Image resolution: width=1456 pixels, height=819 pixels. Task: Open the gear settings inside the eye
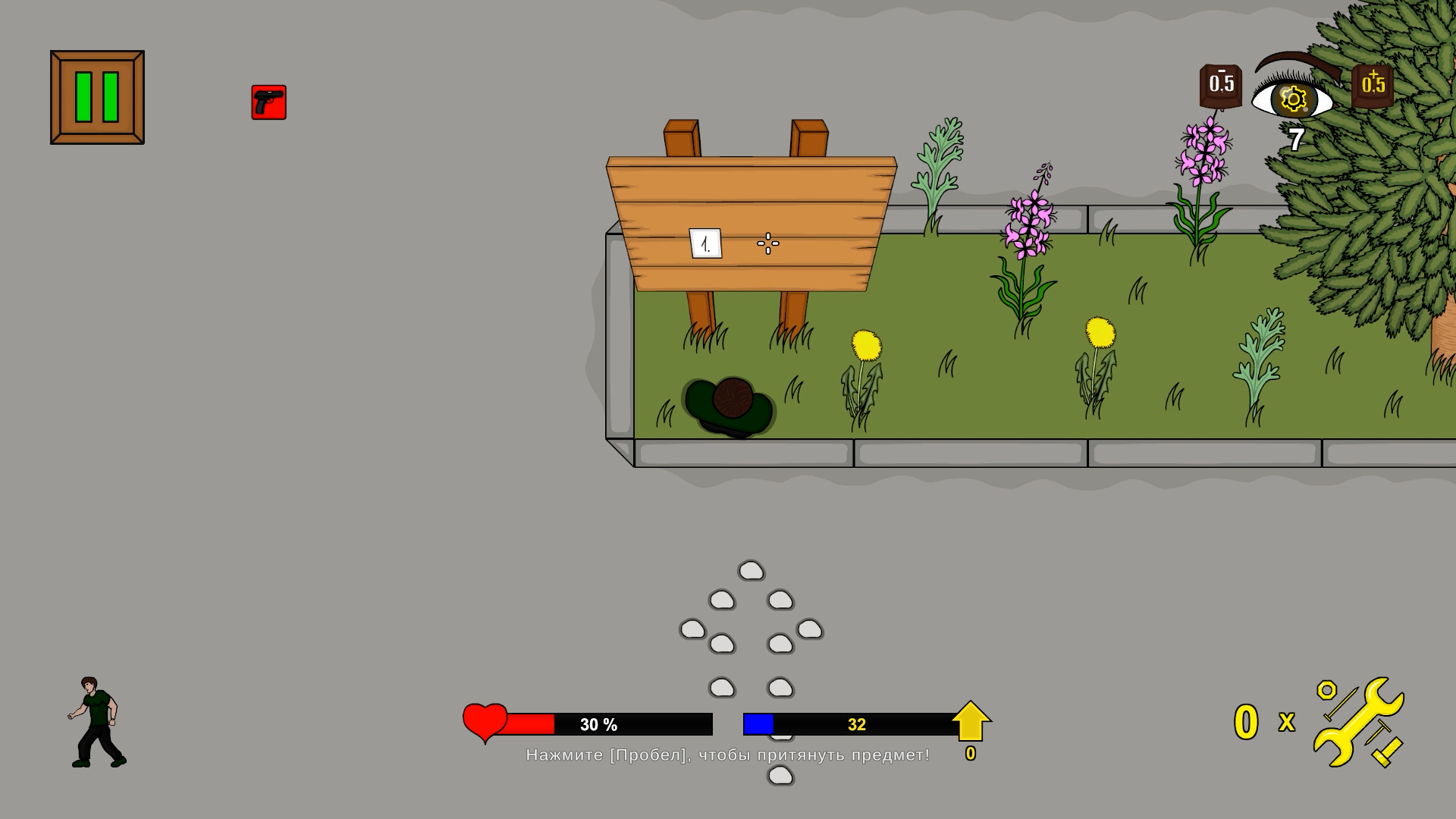pos(1293,99)
